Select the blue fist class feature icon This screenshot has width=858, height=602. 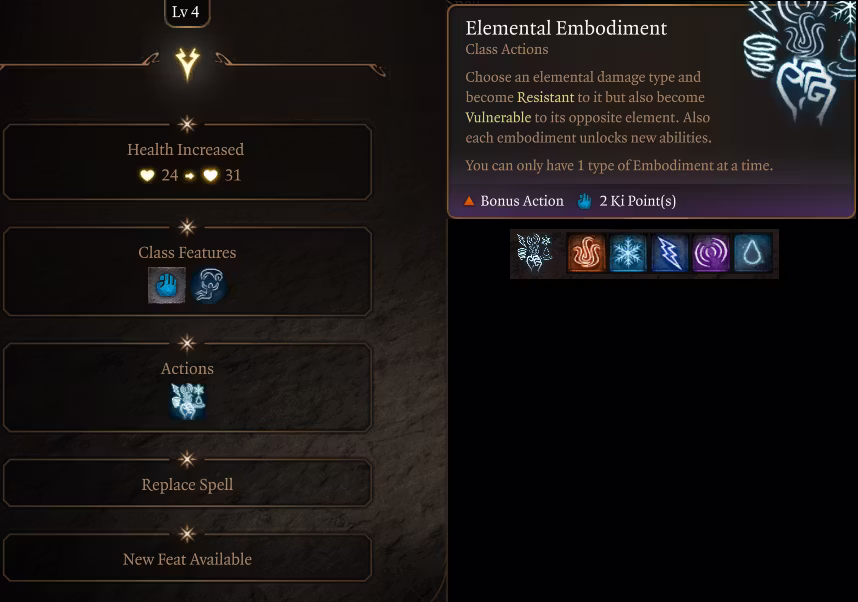pos(167,285)
